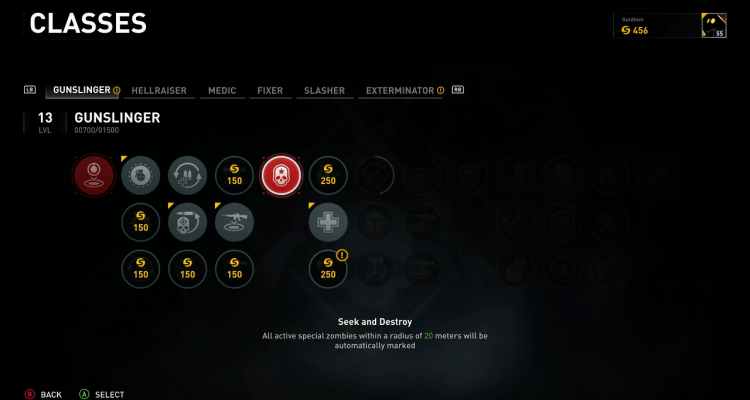This screenshot has height=400, width=750.
Task: Pick the ammo reload arrows perk
Action: point(187,175)
